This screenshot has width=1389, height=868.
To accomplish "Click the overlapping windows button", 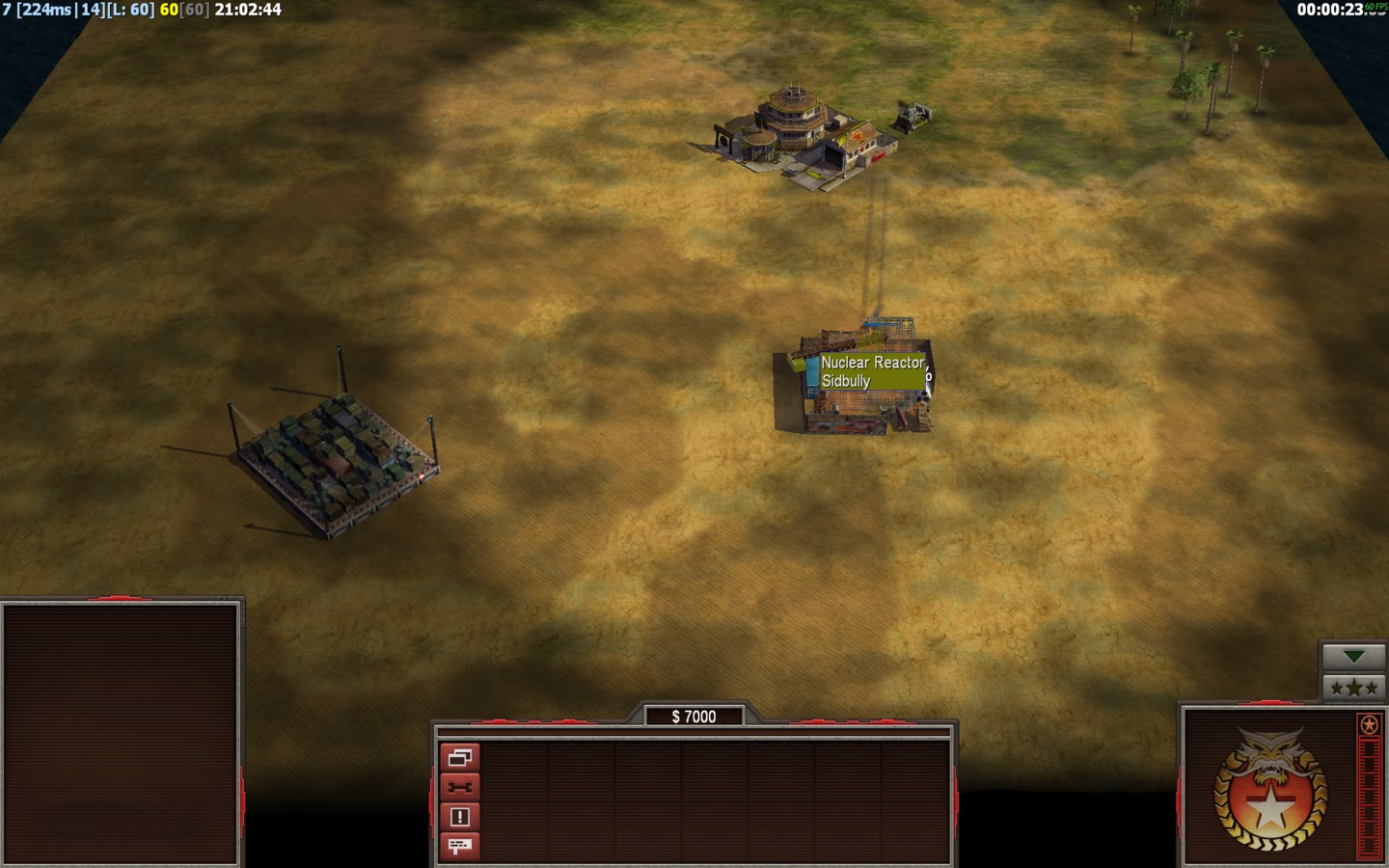I will point(459,758).
